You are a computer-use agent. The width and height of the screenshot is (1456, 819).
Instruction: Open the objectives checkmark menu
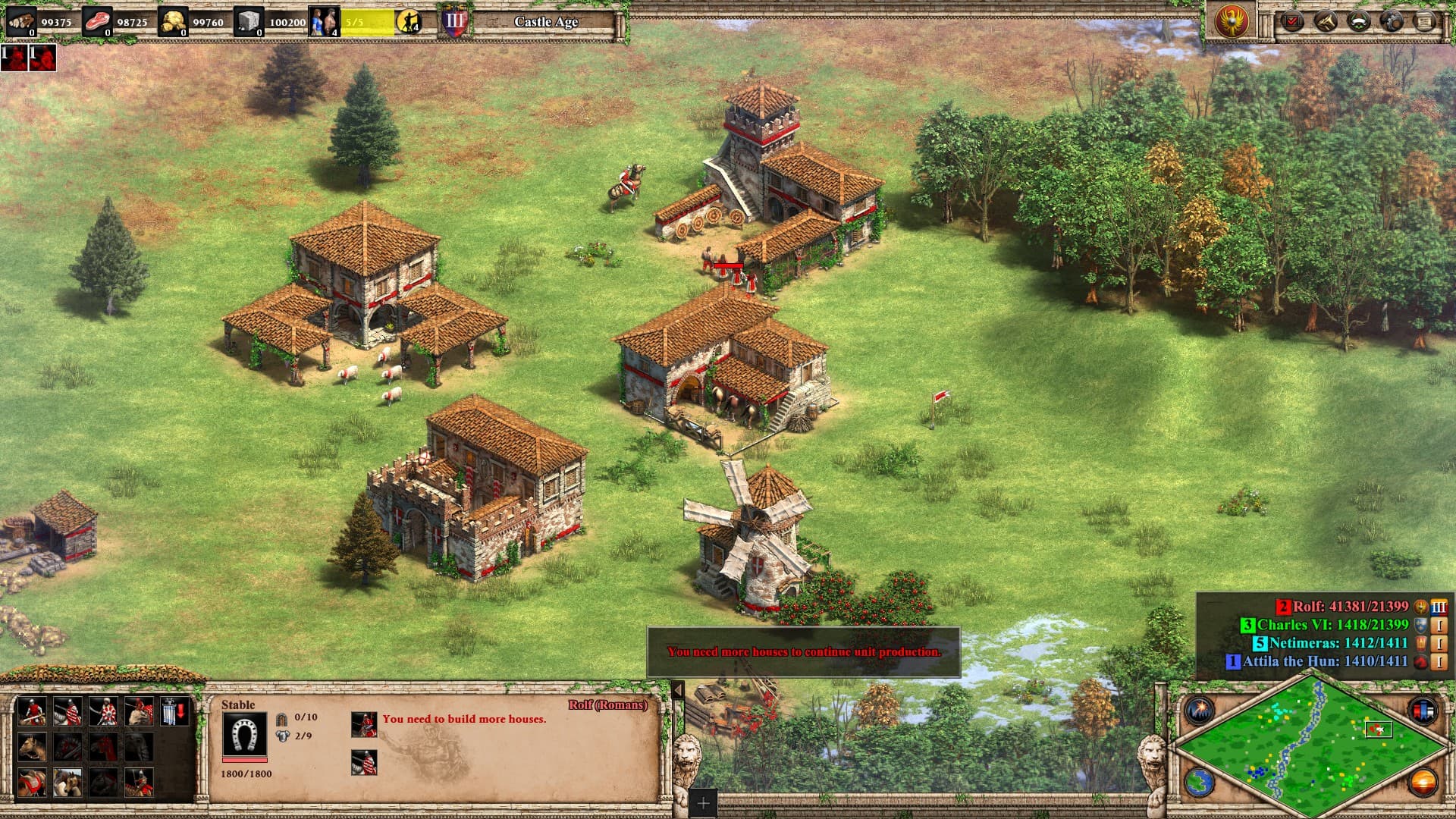click(1292, 21)
